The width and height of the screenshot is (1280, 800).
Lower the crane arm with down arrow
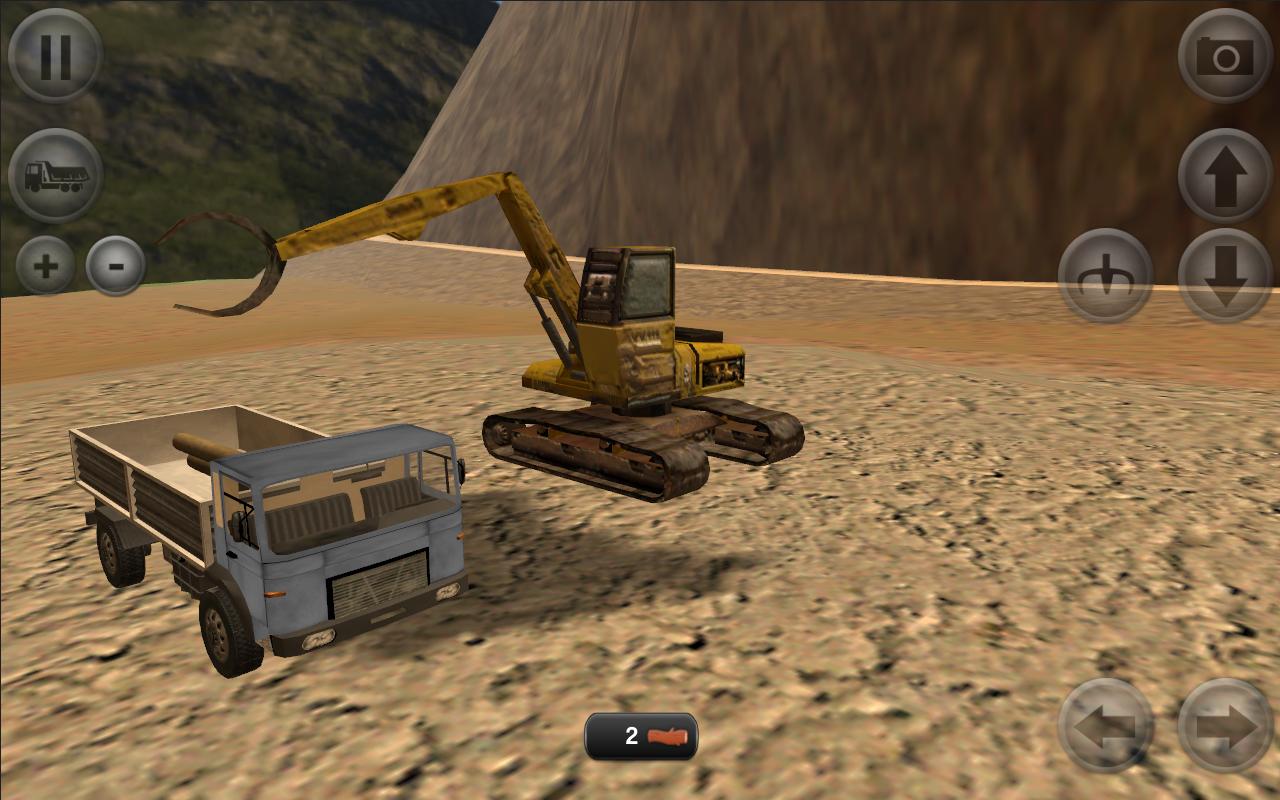pos(1225,275)
